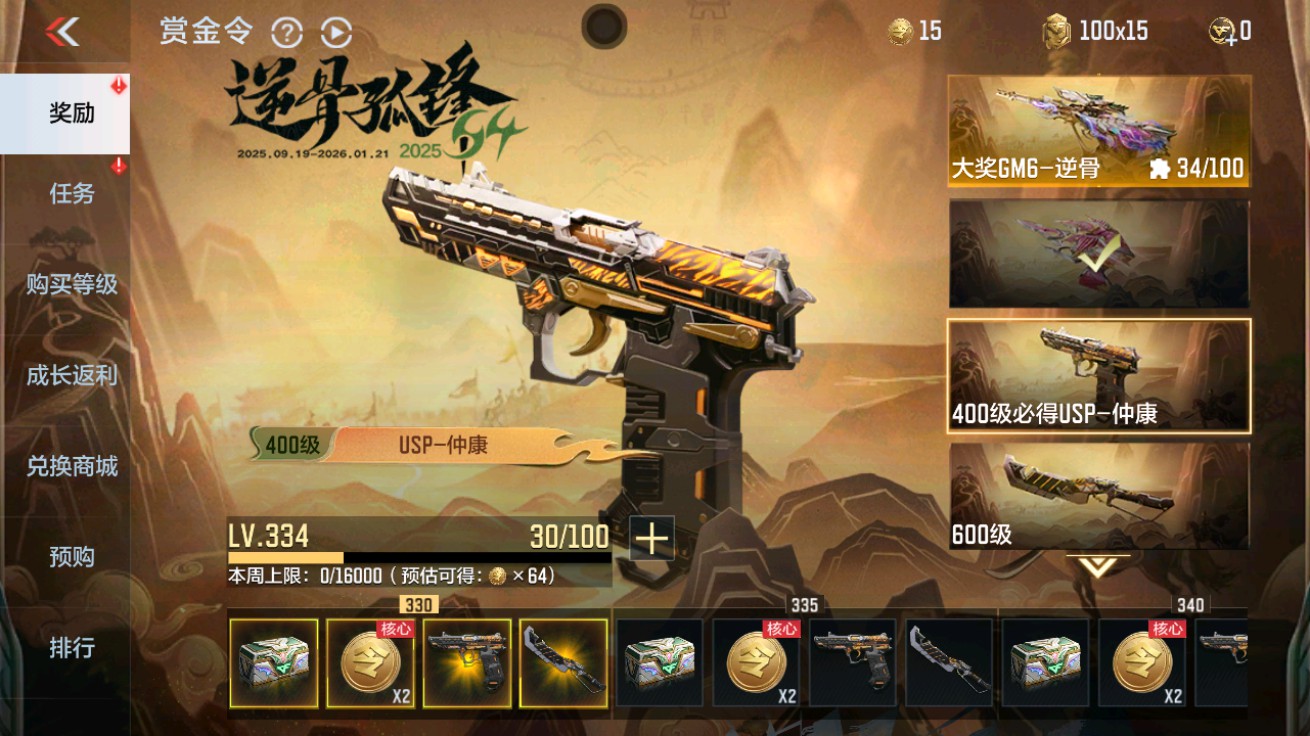Open the 大奖GM6-逆骨 reward panel

1096,128
